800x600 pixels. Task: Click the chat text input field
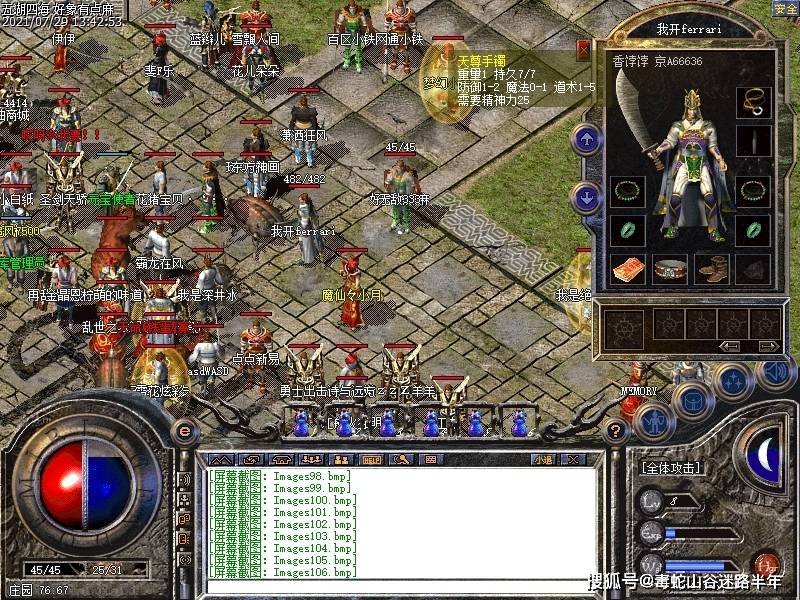(400, 587)
